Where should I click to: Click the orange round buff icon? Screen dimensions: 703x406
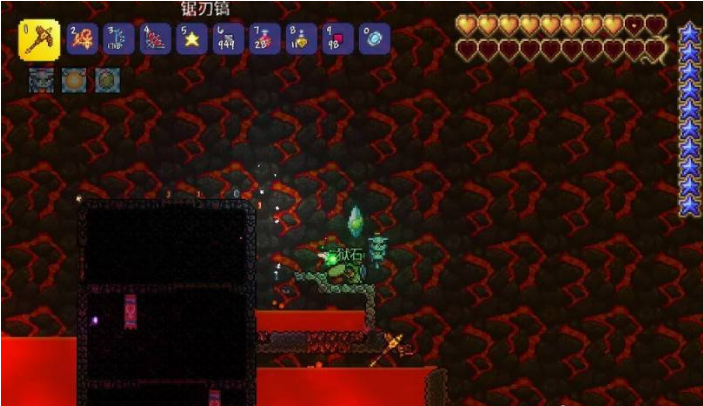(74, 79)
